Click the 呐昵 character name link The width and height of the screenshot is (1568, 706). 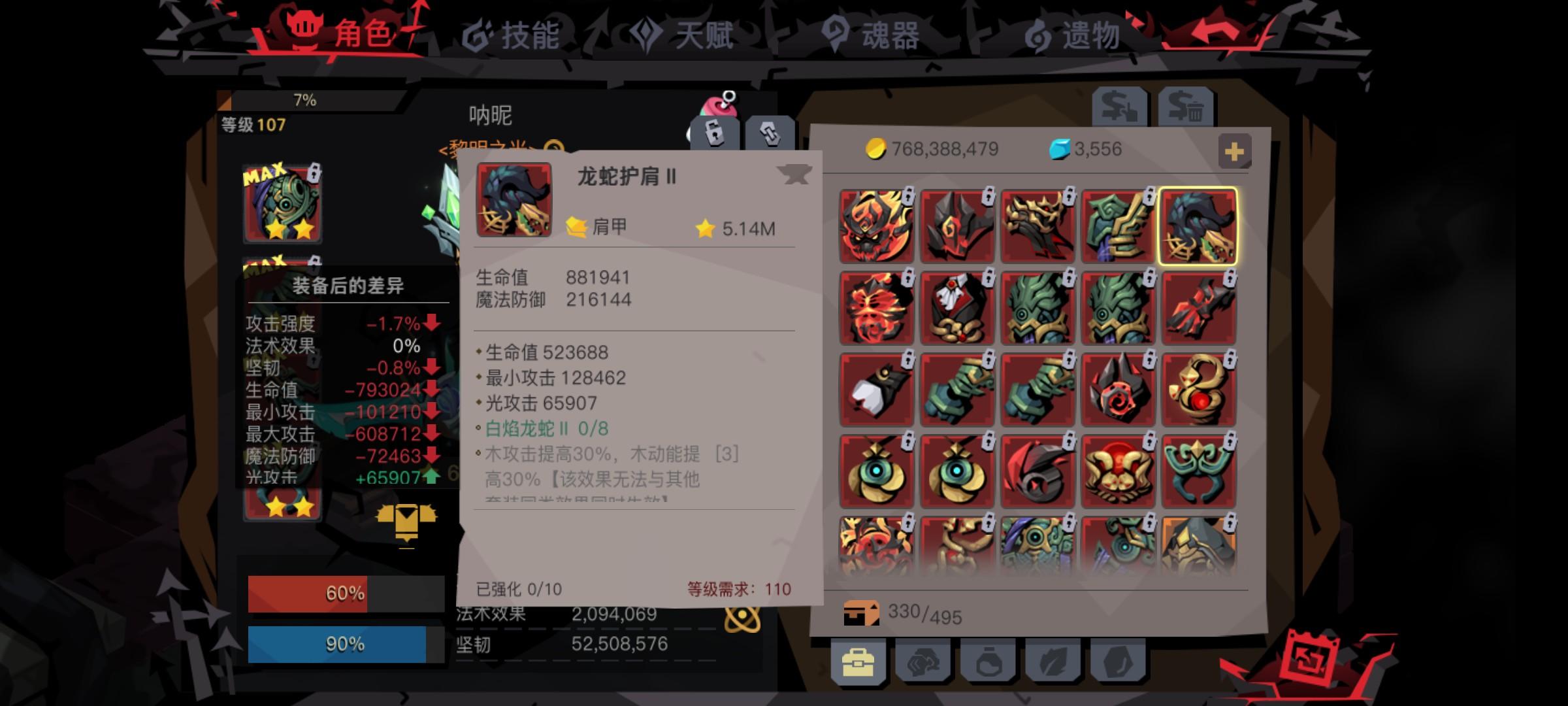(x=491, y=115)
